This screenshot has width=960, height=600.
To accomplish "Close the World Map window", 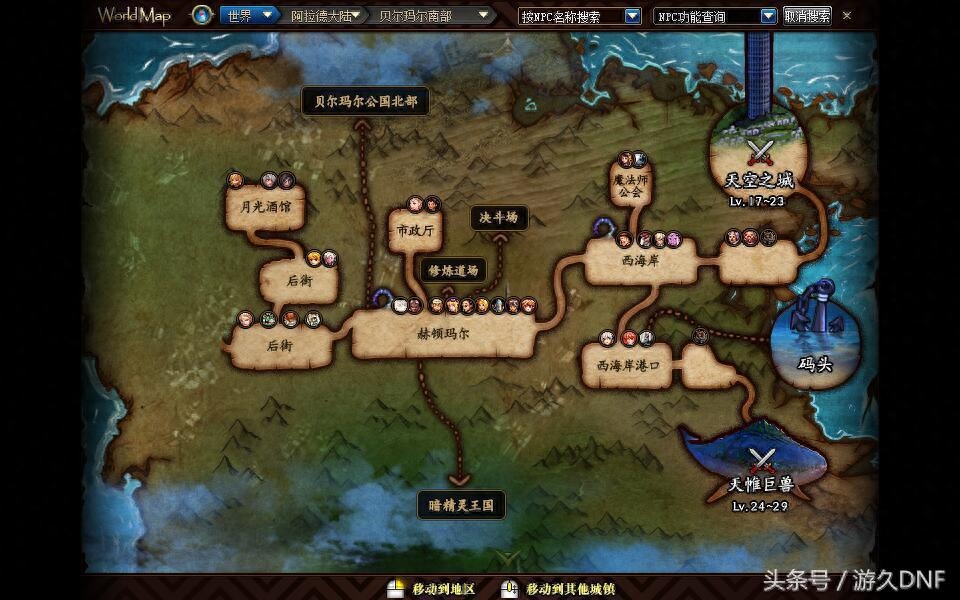I will click(847, 16).
